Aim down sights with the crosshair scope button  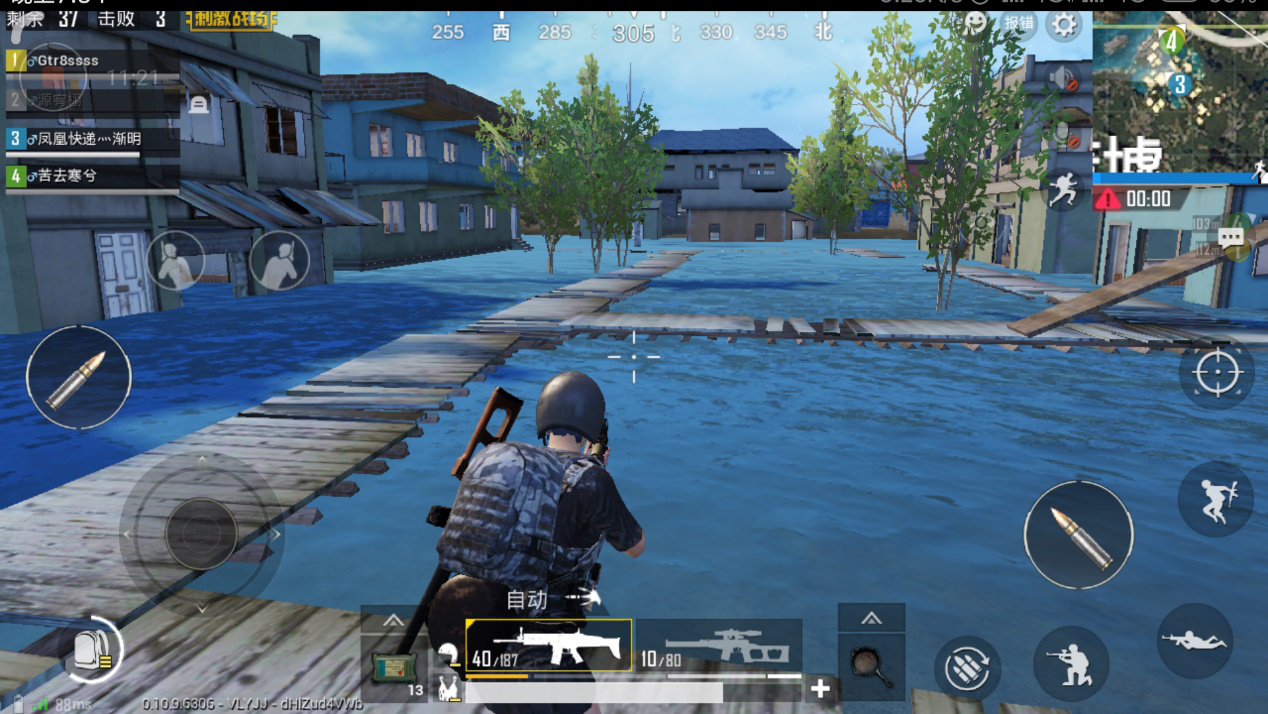click(x=1216, y=373)
